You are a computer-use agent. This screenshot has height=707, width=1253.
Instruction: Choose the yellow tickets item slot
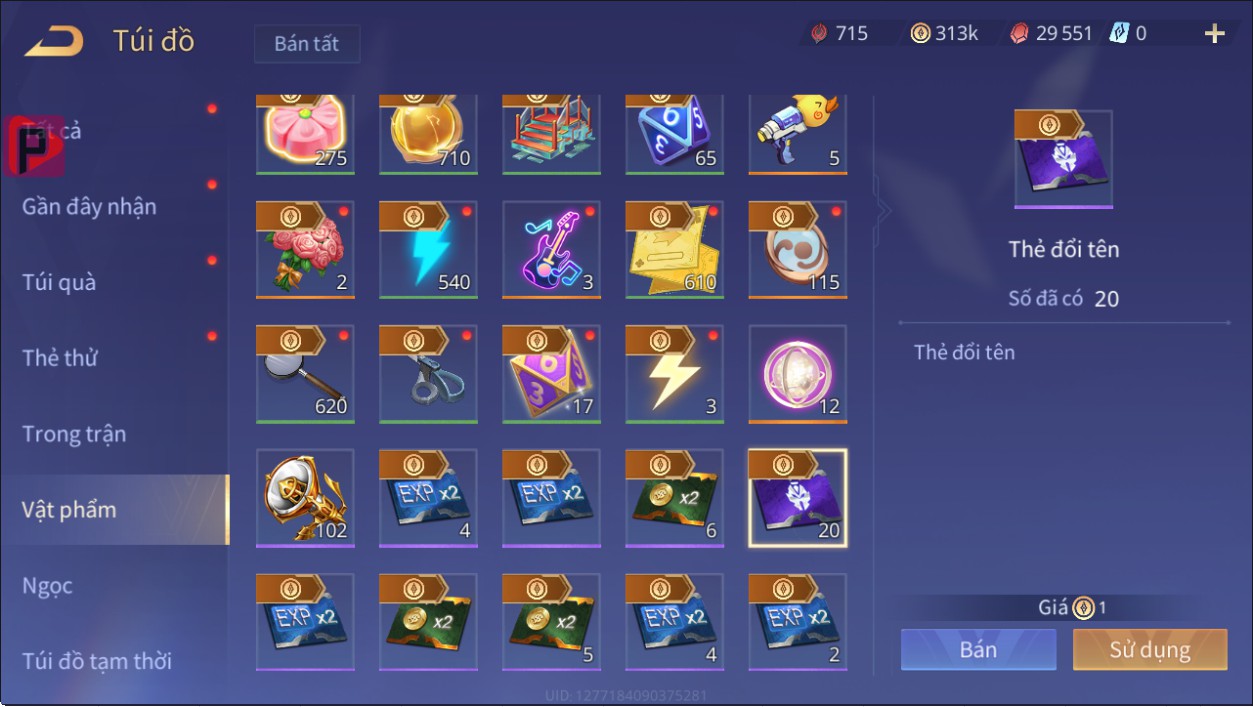674,250
